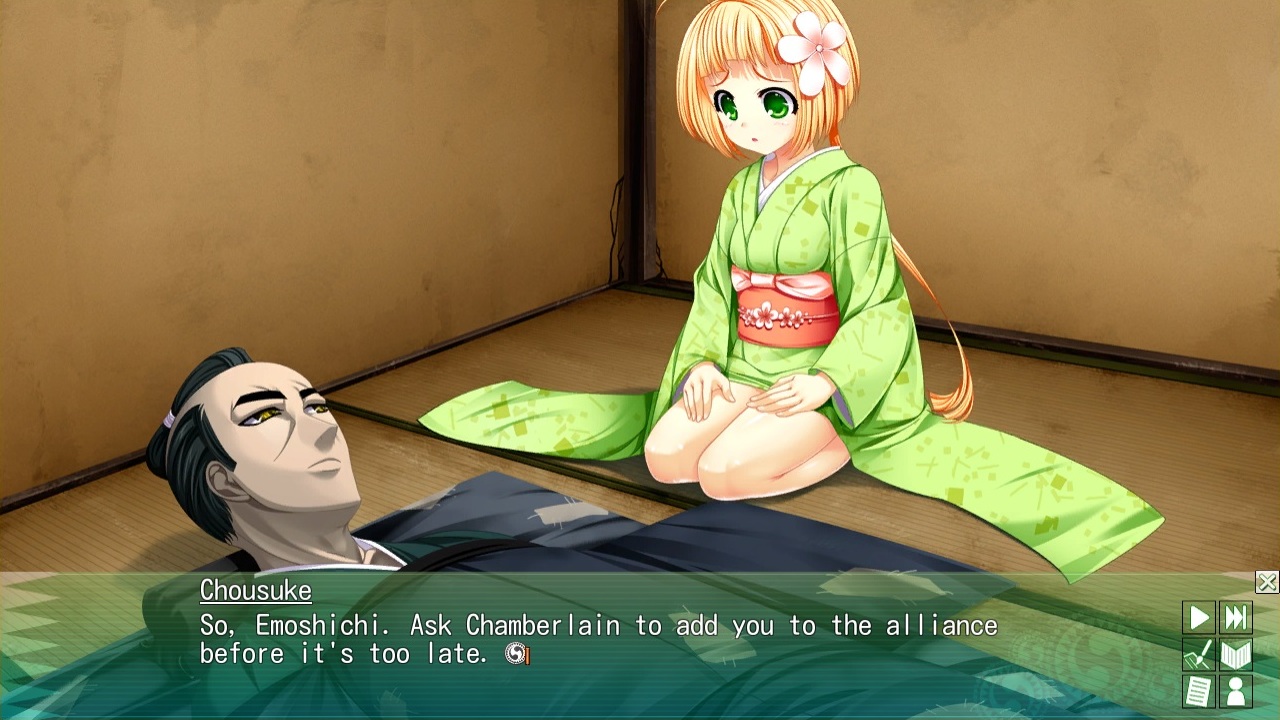Image resolution: width=1280 pixels, height=720 pixels.
Task: Click the dark futon blanket covering Chousuke
Action: click(500, 520)
